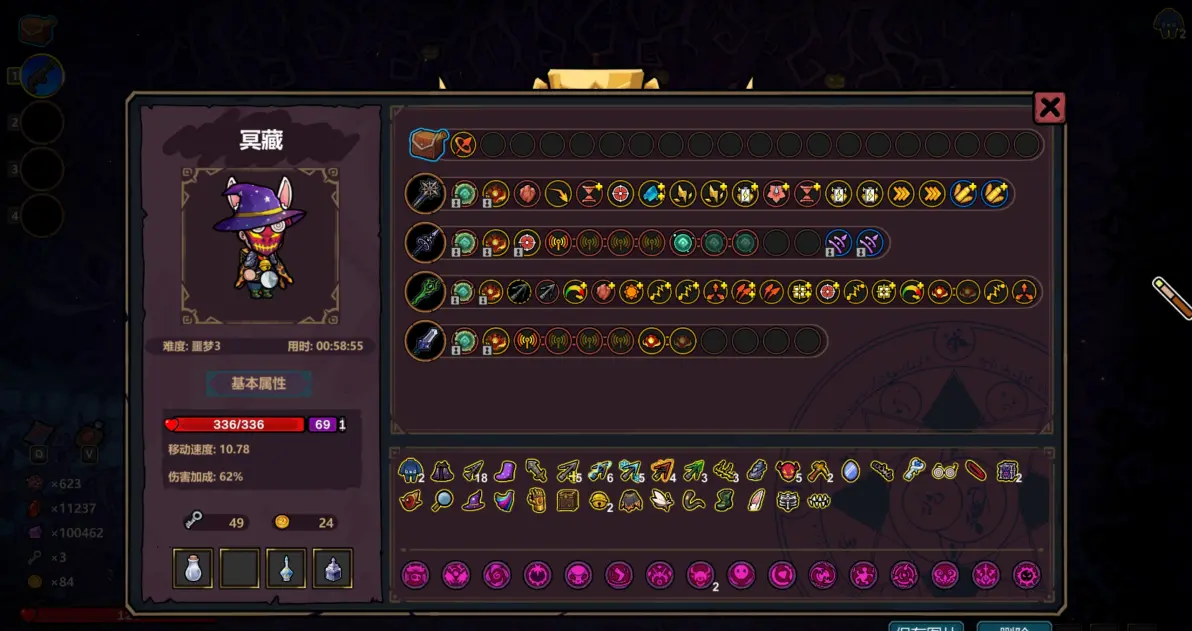Select the purple boot relic
The width and height of the screenshot is (1192, 631).
click(x=505, y=470)
